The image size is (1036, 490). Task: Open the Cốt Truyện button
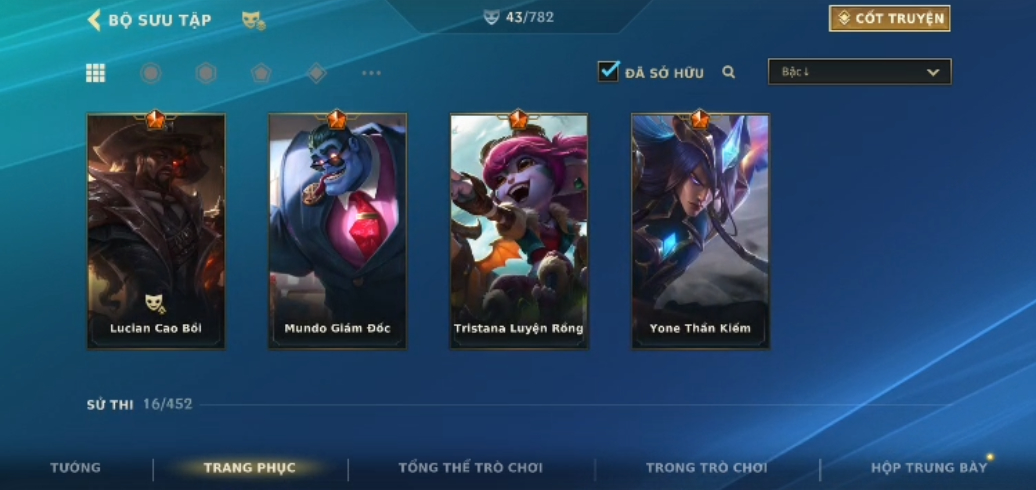889,18
